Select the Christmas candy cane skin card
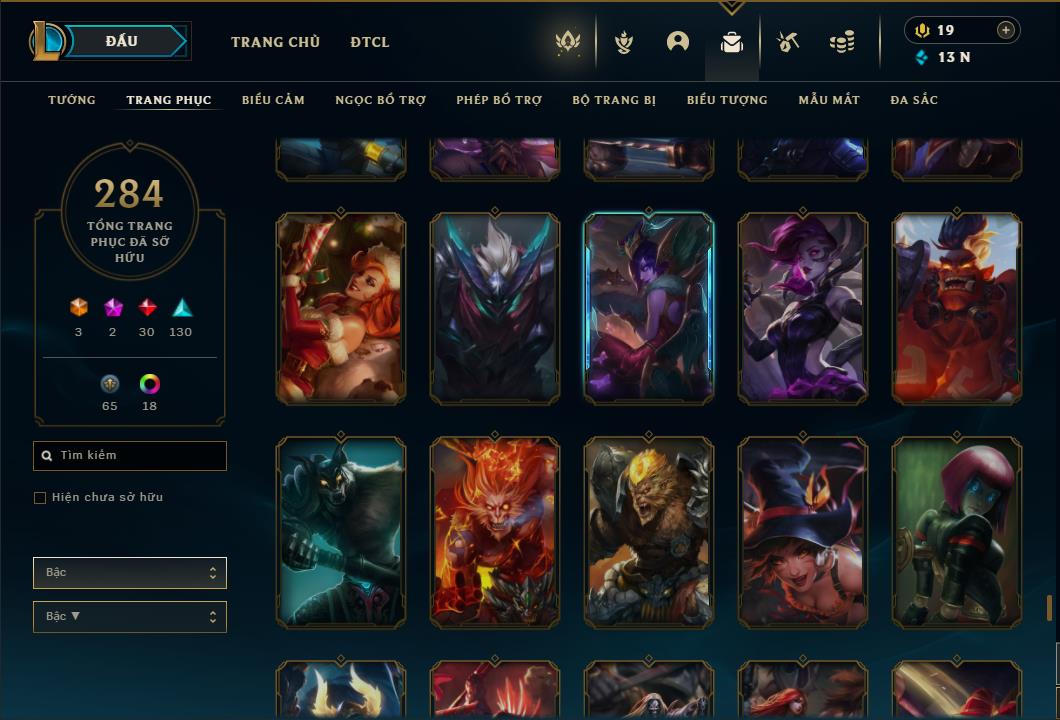 341,308
